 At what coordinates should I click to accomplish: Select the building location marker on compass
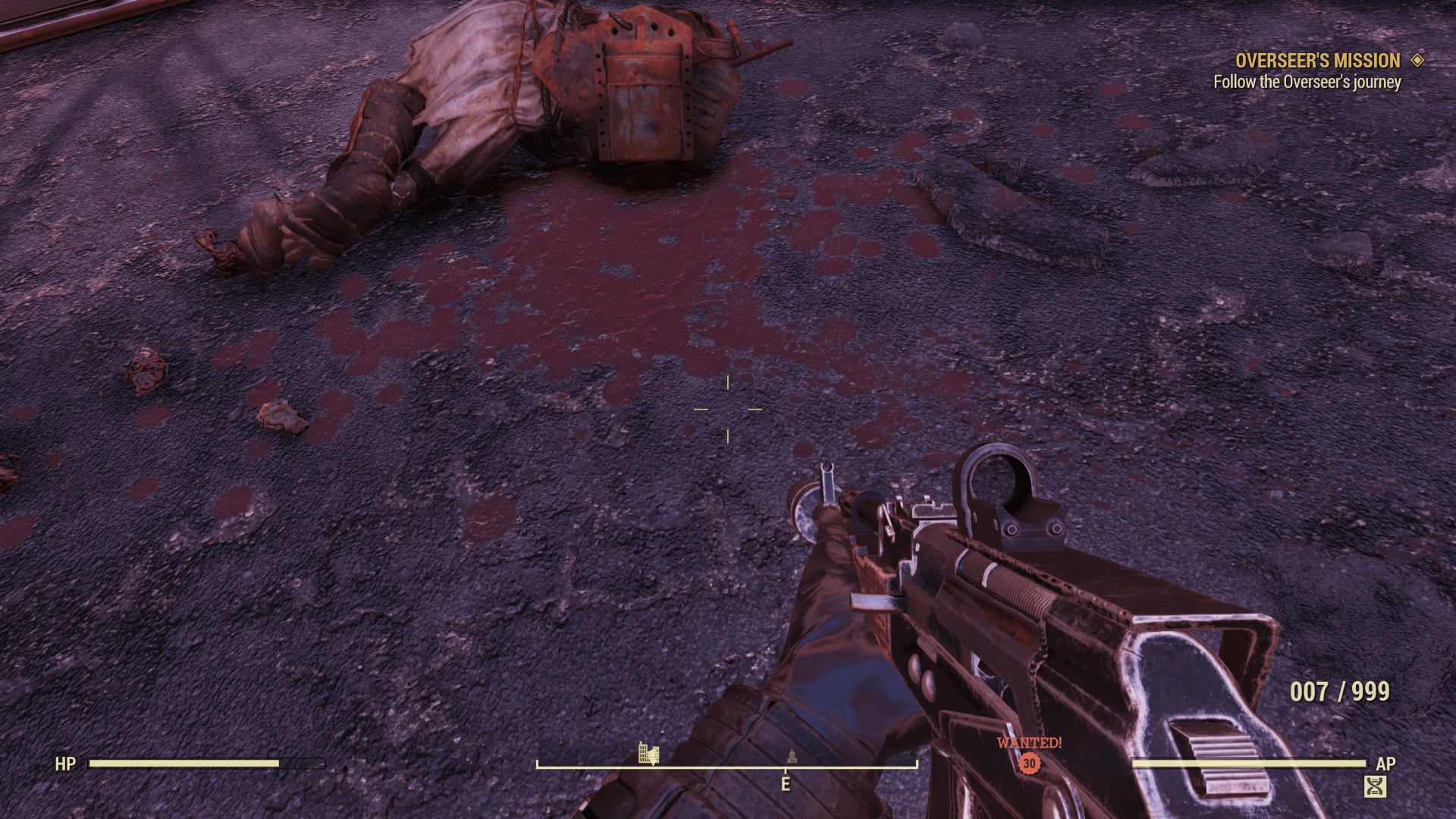tap(648, 753)
